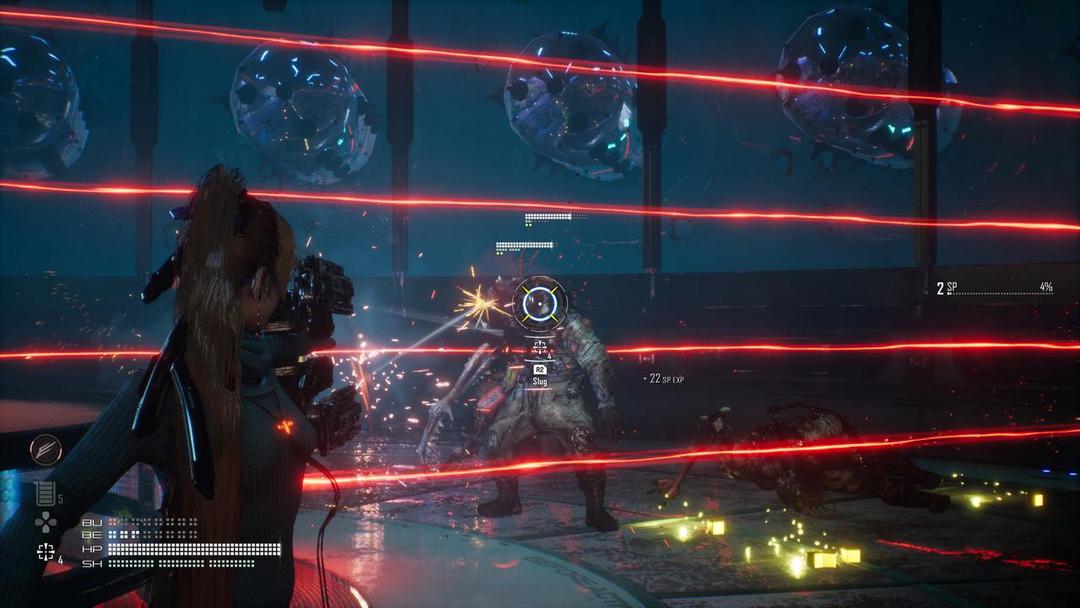
Task: Select the ammo crosshair icon beside health bars
Action: tap(45, 551)
